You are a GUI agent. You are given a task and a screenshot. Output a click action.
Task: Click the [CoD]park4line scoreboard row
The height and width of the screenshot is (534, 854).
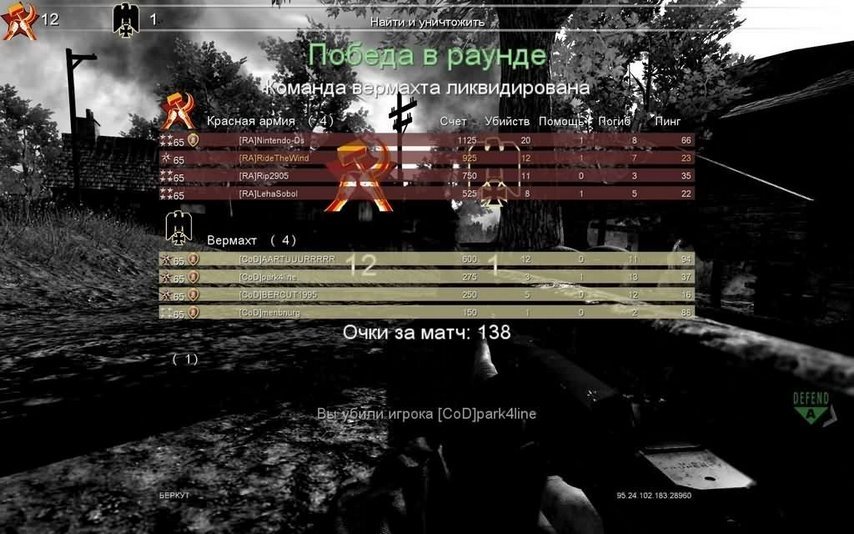pos(426,277)
